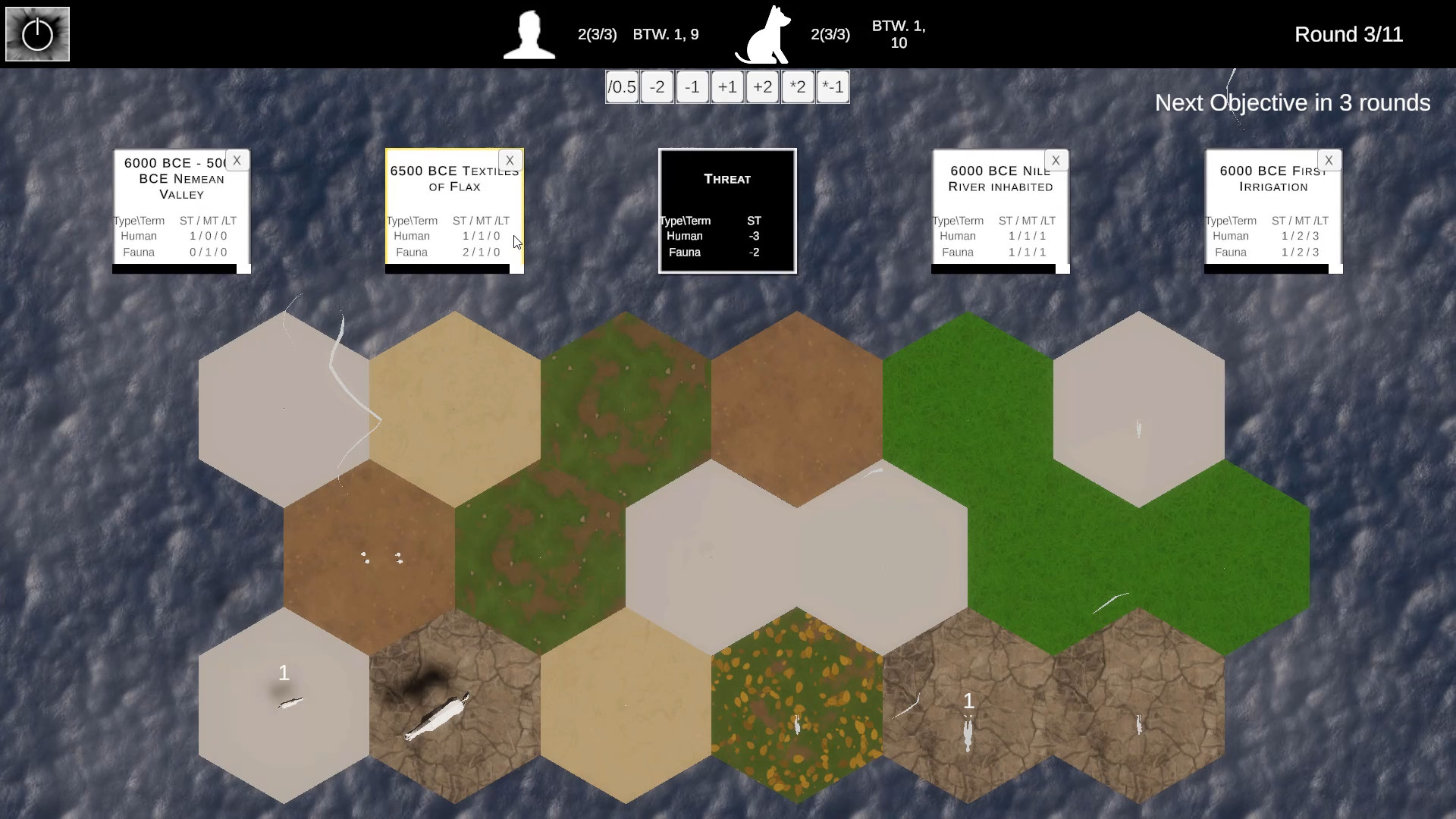This screenshot has height=819, width=1456.
Task: Select the human player silhouette icon
Action: [x=529, y=35]
